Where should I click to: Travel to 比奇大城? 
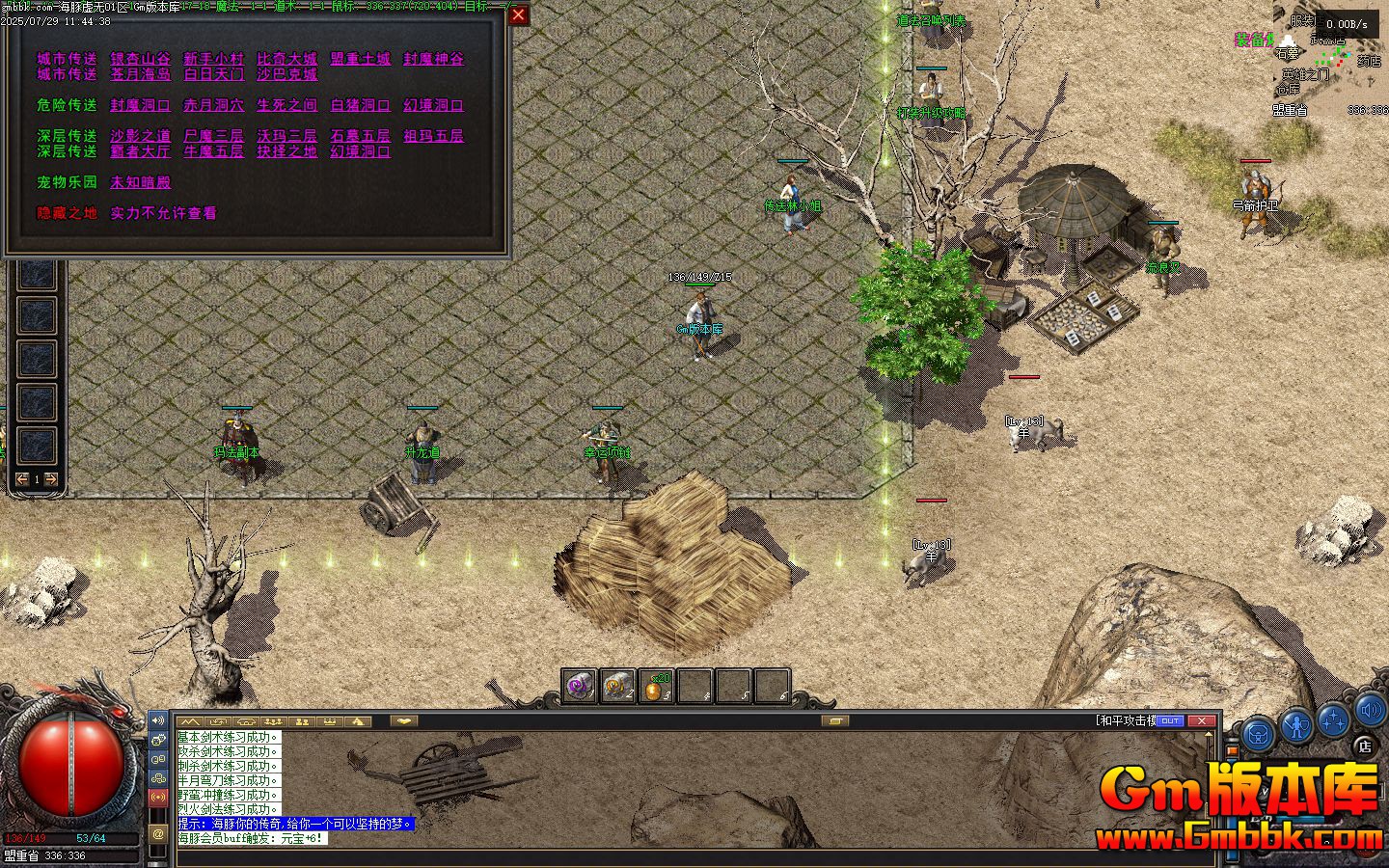286,59
